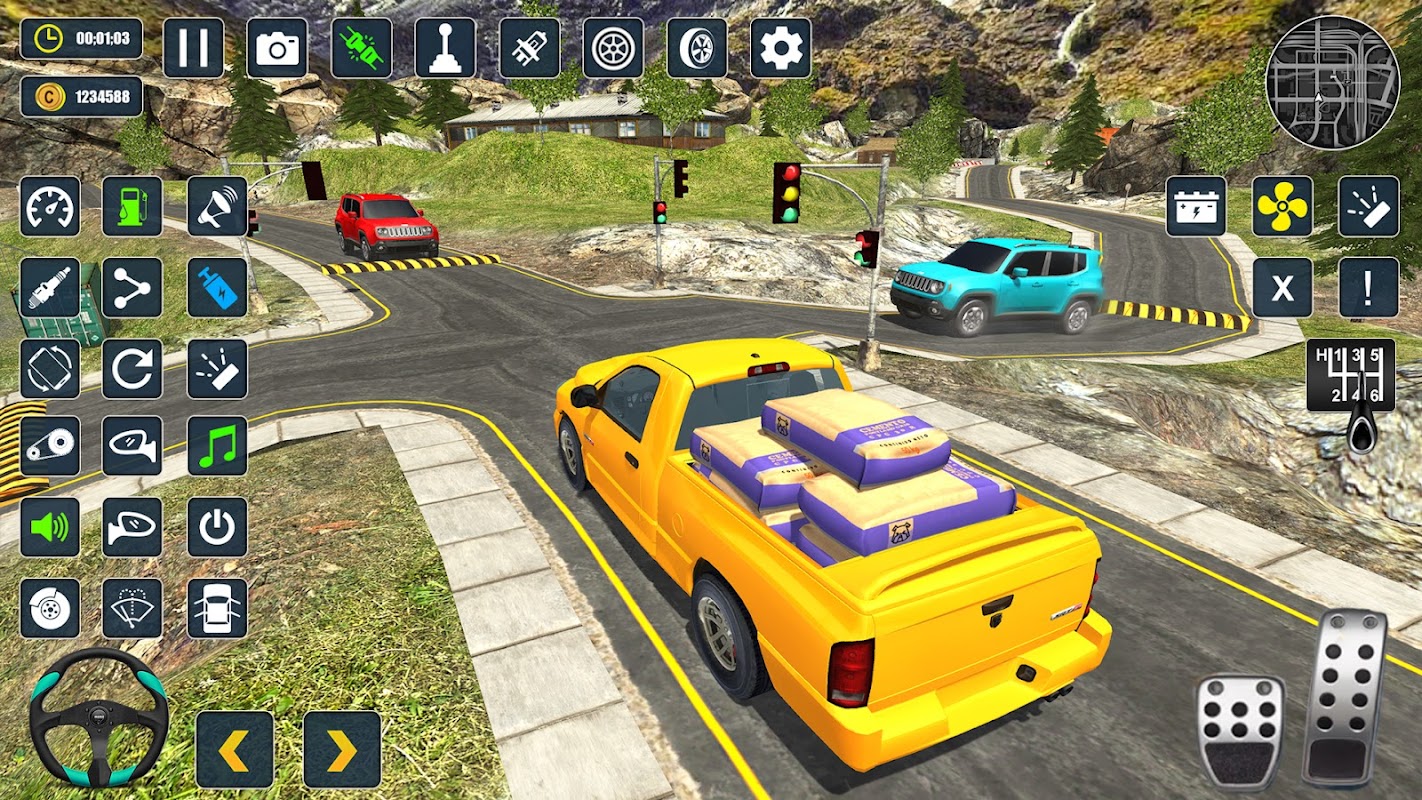The height and width of the screenshot is (800, 1422).
Task: Tap the exclamation mark hazard button
Action: 1368,288
